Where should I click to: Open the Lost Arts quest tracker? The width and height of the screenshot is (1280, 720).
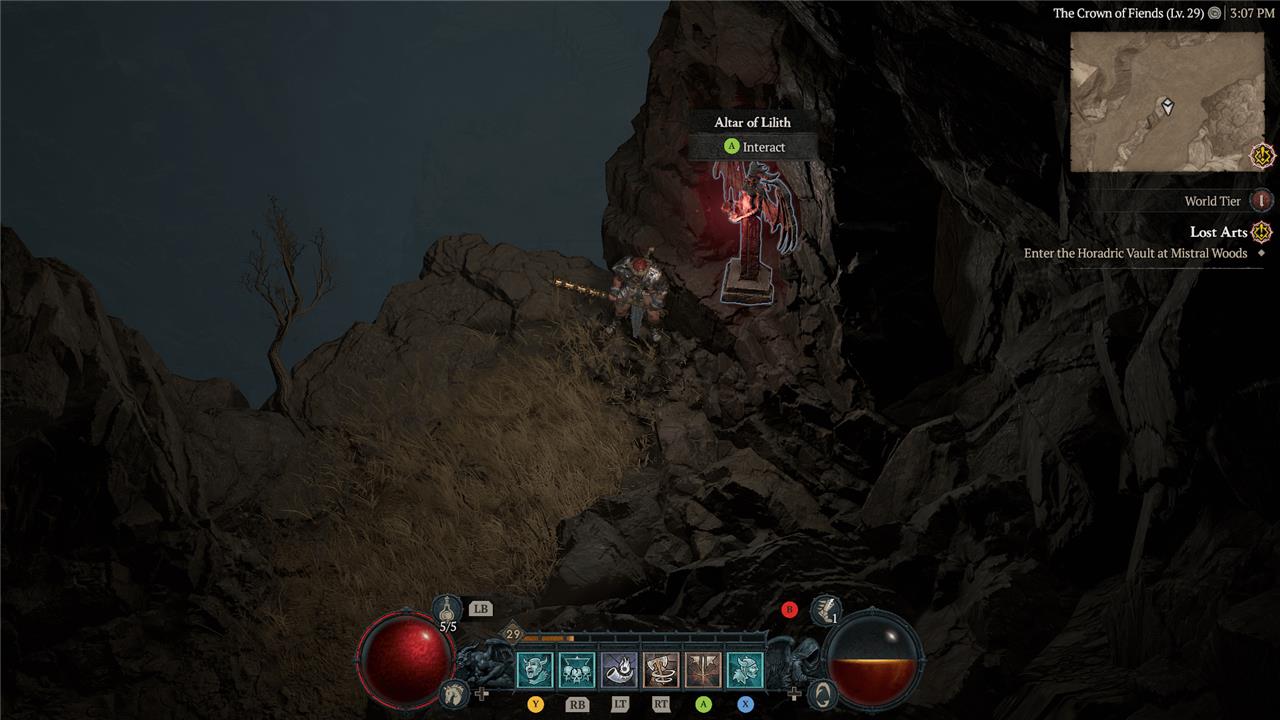coord(1219,232)
